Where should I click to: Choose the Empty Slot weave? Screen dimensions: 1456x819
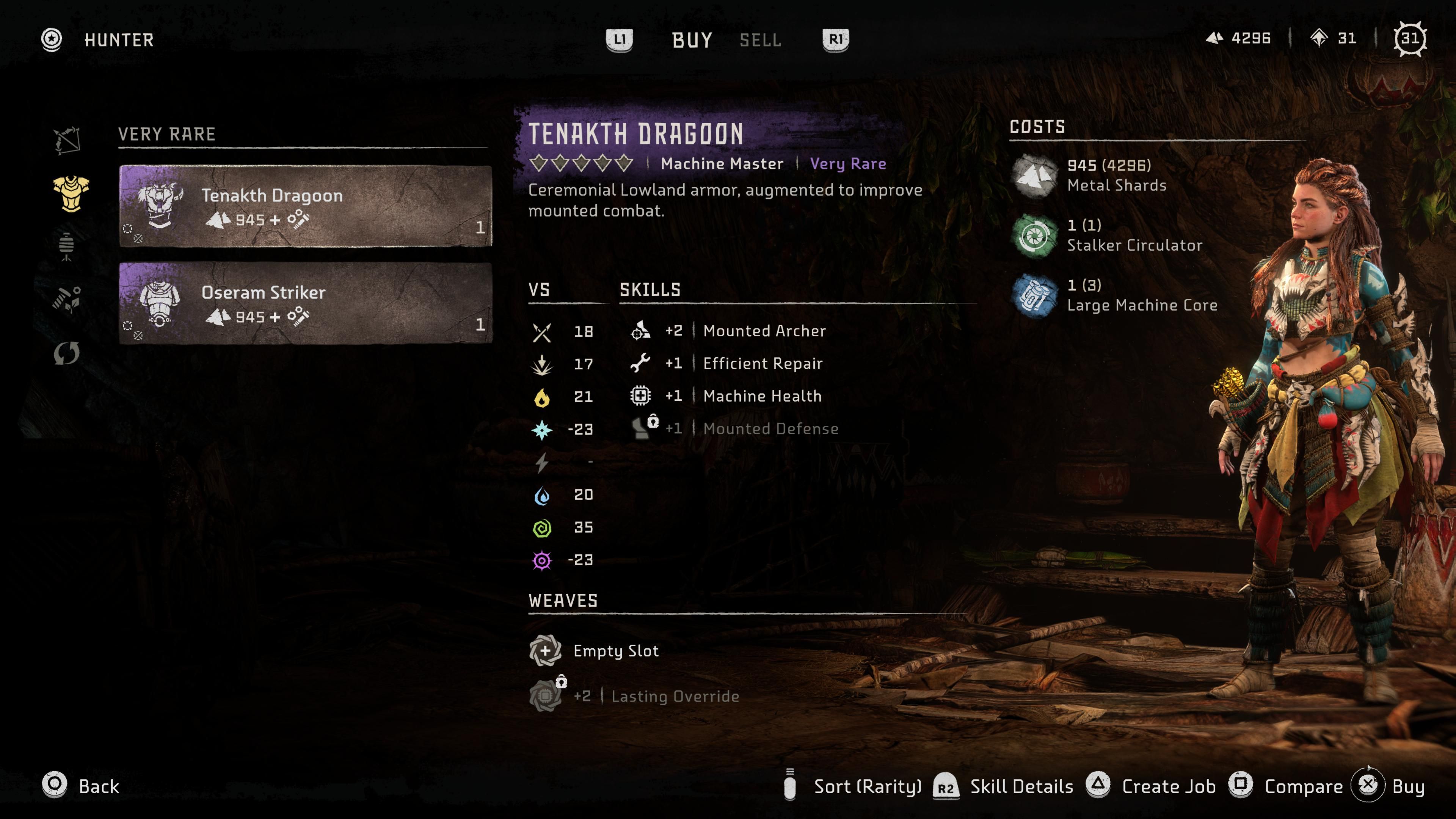615,651
